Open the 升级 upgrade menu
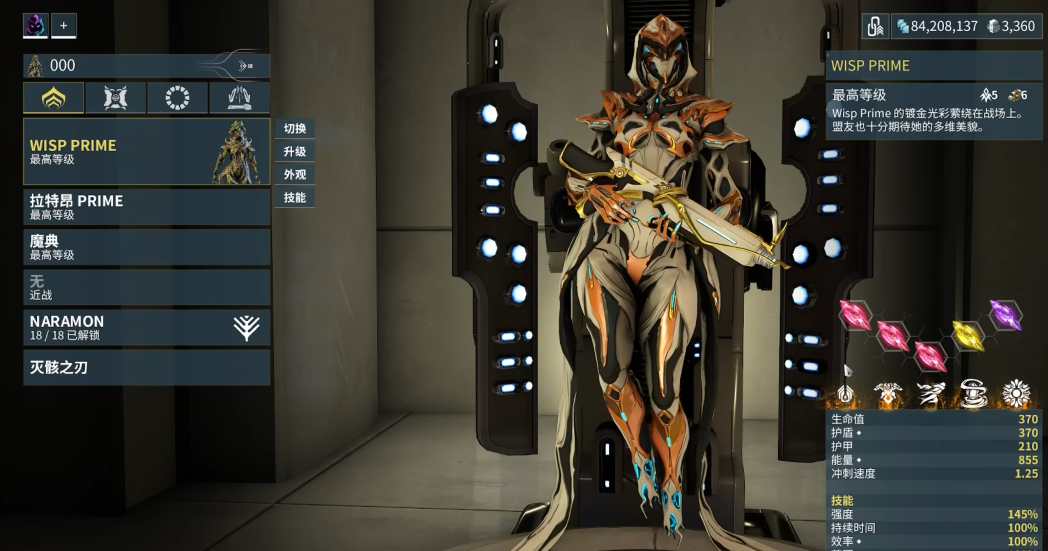 295,152
